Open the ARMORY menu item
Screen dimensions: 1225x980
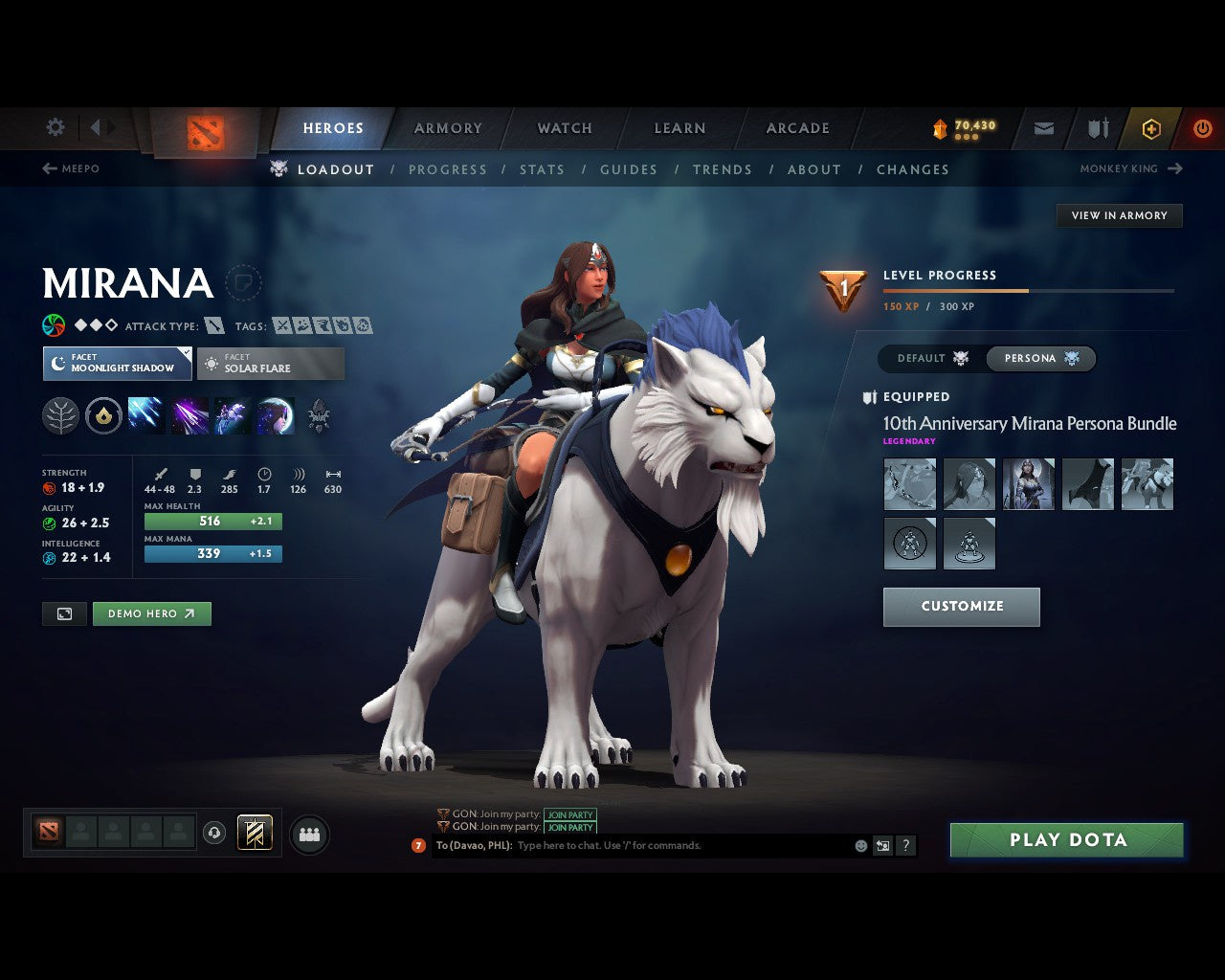[447, 127]
